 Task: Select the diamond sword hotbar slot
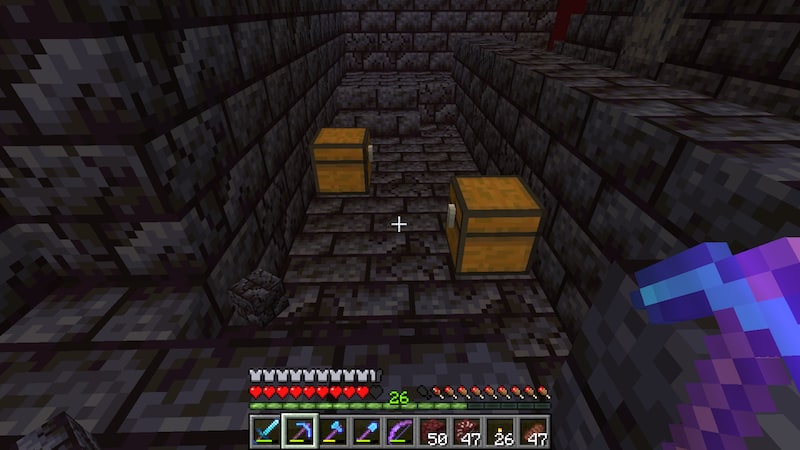tap(265, 431)
